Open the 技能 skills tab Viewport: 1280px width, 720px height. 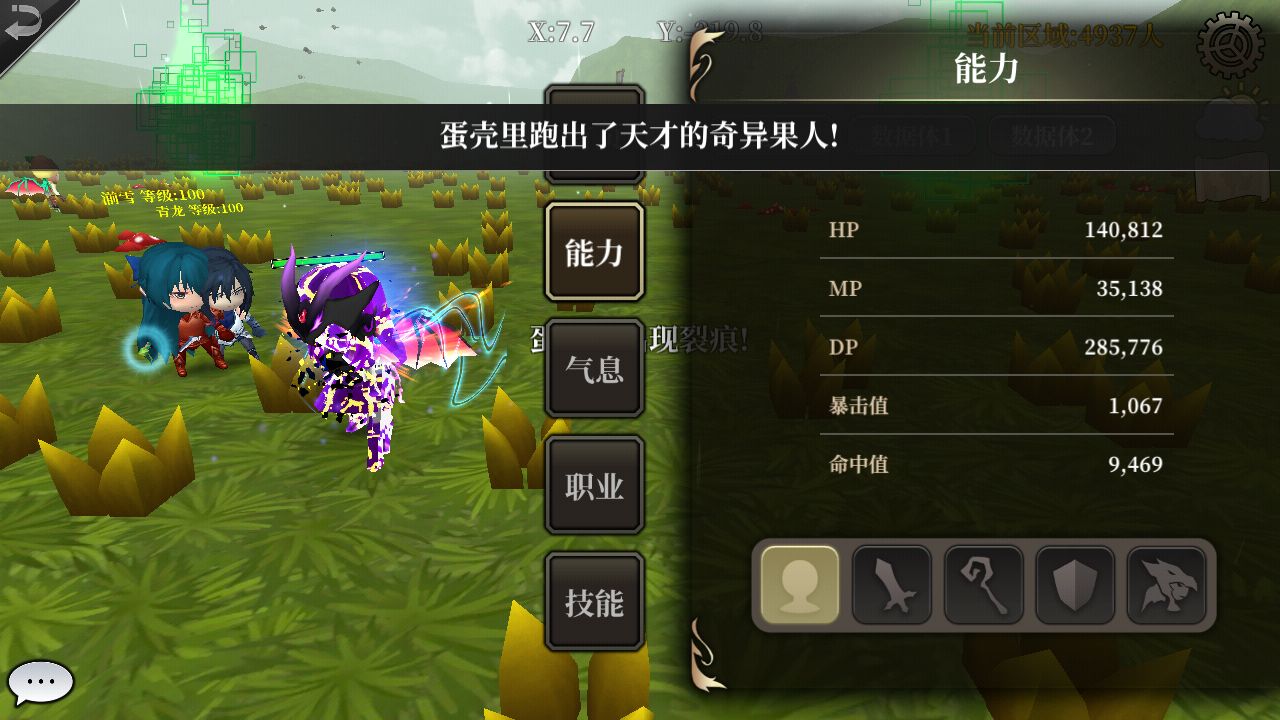(594, 601)
